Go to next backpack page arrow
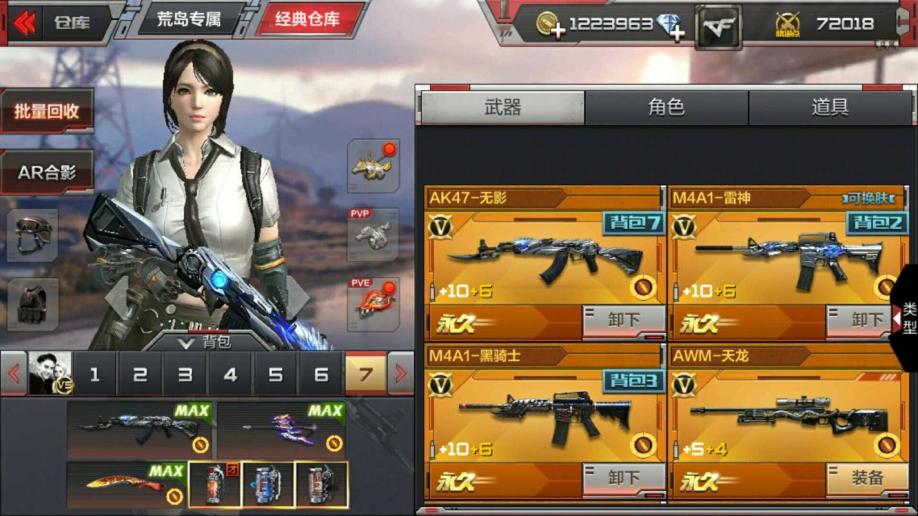 coord(400,375)
